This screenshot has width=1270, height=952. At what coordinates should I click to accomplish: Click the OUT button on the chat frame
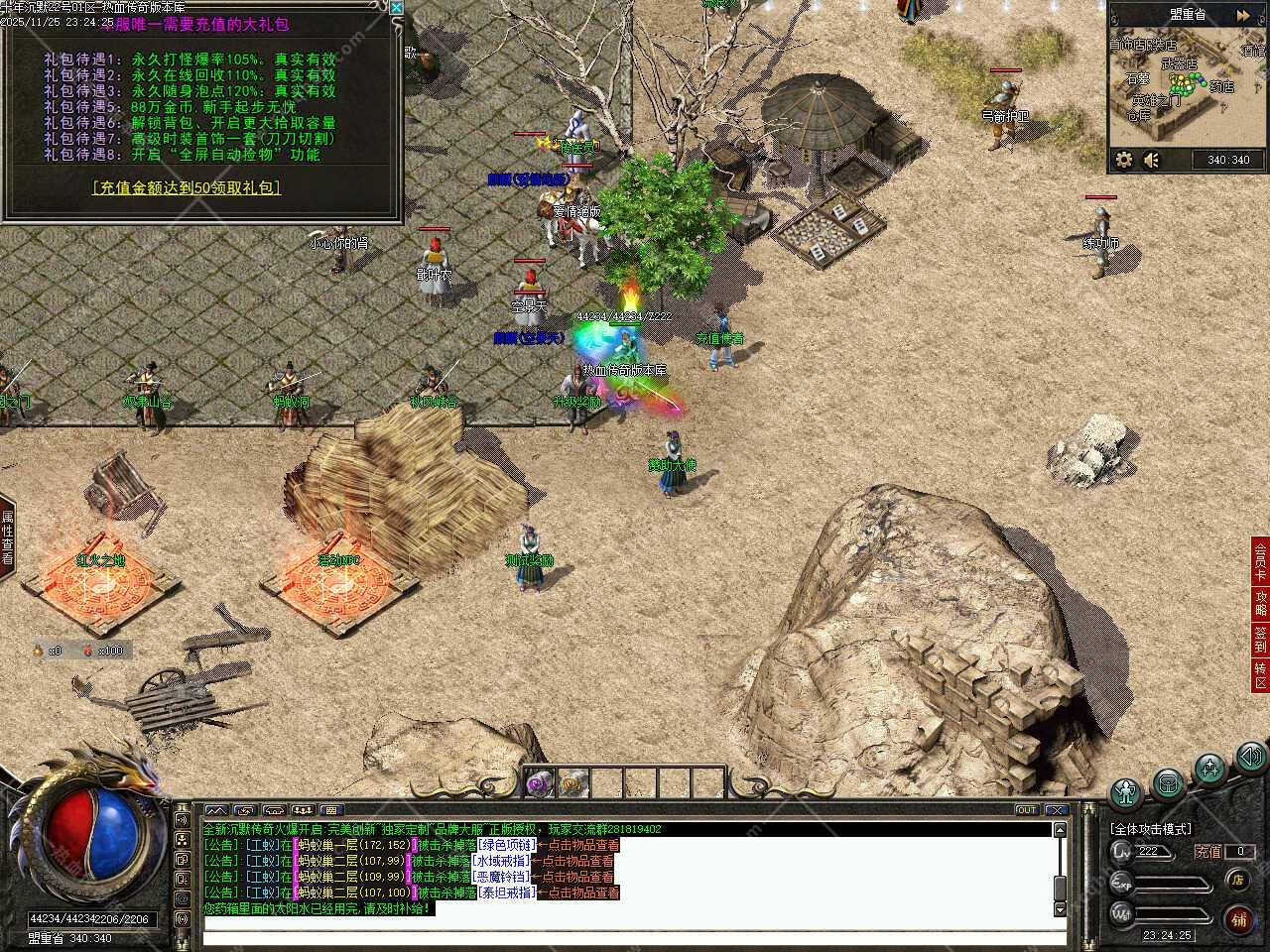pyautogui.click(x=1026, y=810)
